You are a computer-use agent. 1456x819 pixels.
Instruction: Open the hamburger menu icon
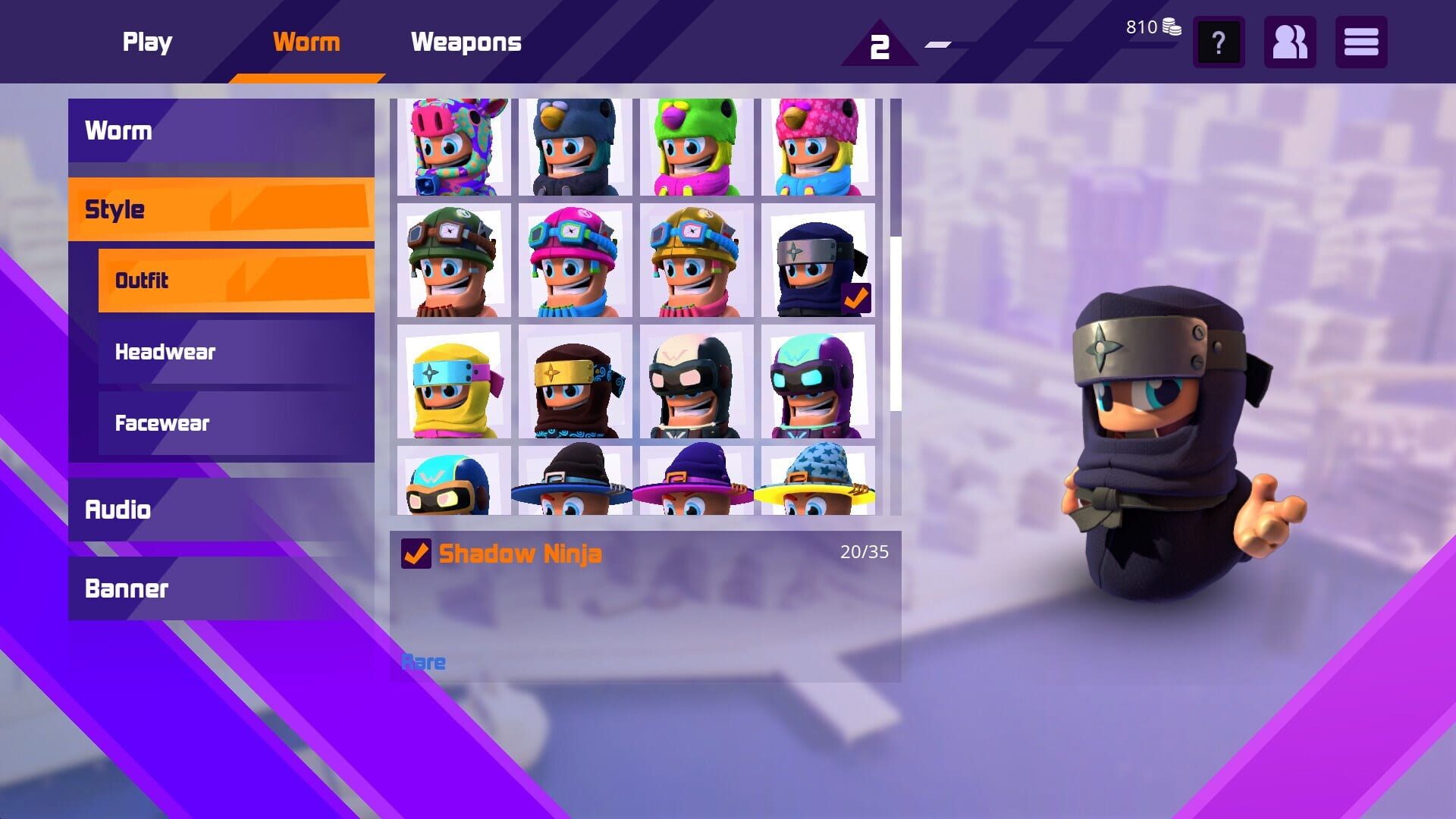click(x=1361, y=43)
